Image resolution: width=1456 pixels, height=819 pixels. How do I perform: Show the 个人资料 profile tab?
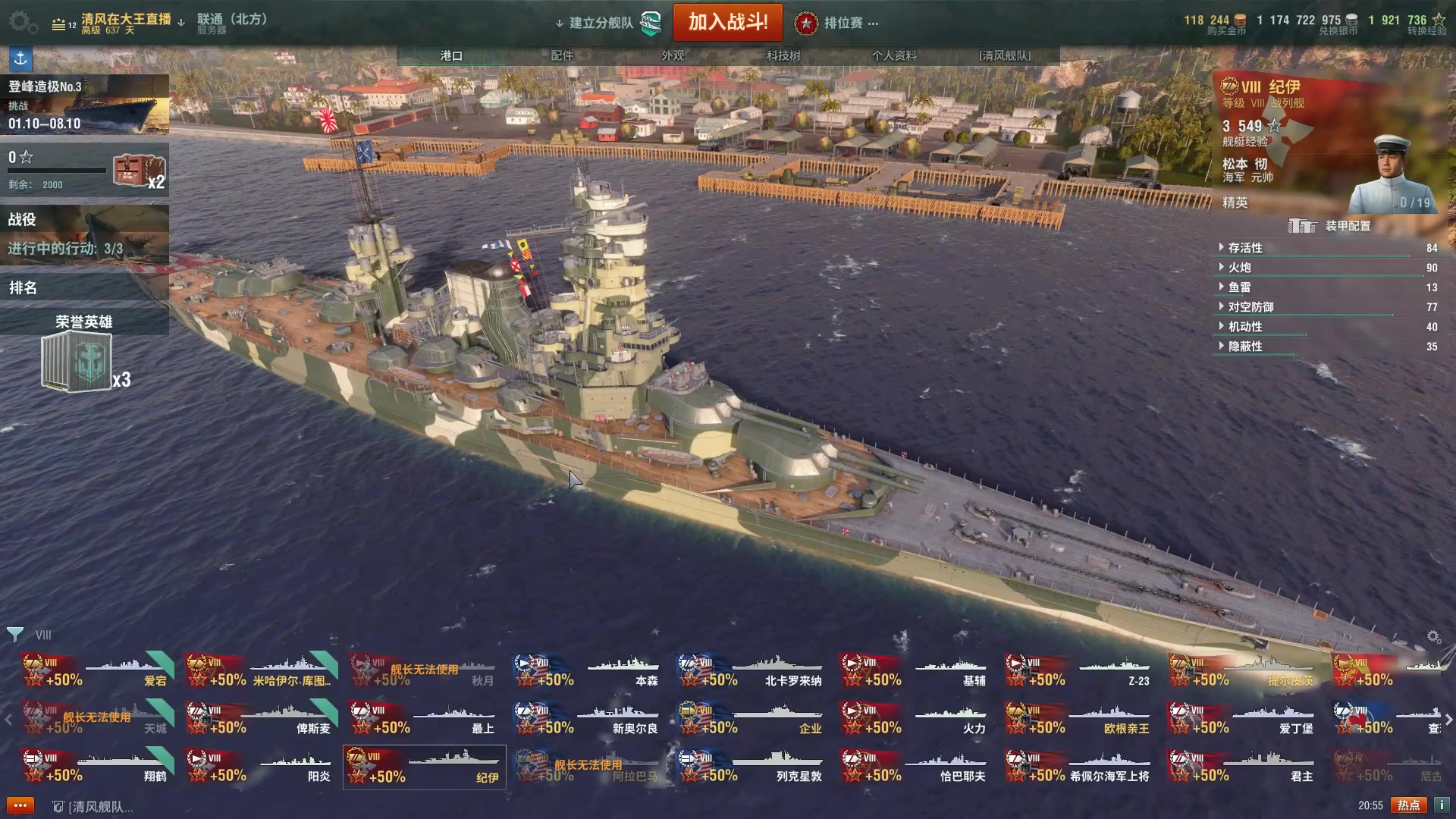tap(894, 55)
